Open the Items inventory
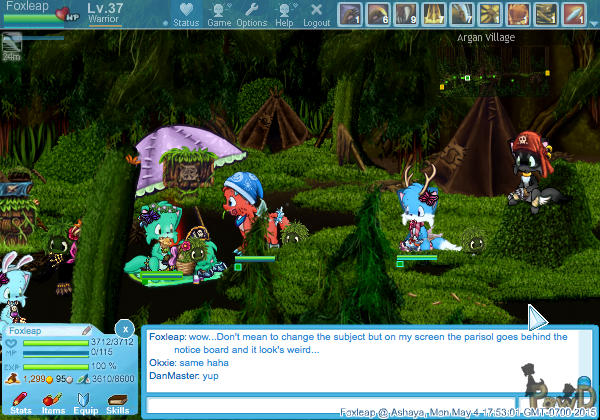This screenshot has width=600, height=420. [x=53, y=402]
